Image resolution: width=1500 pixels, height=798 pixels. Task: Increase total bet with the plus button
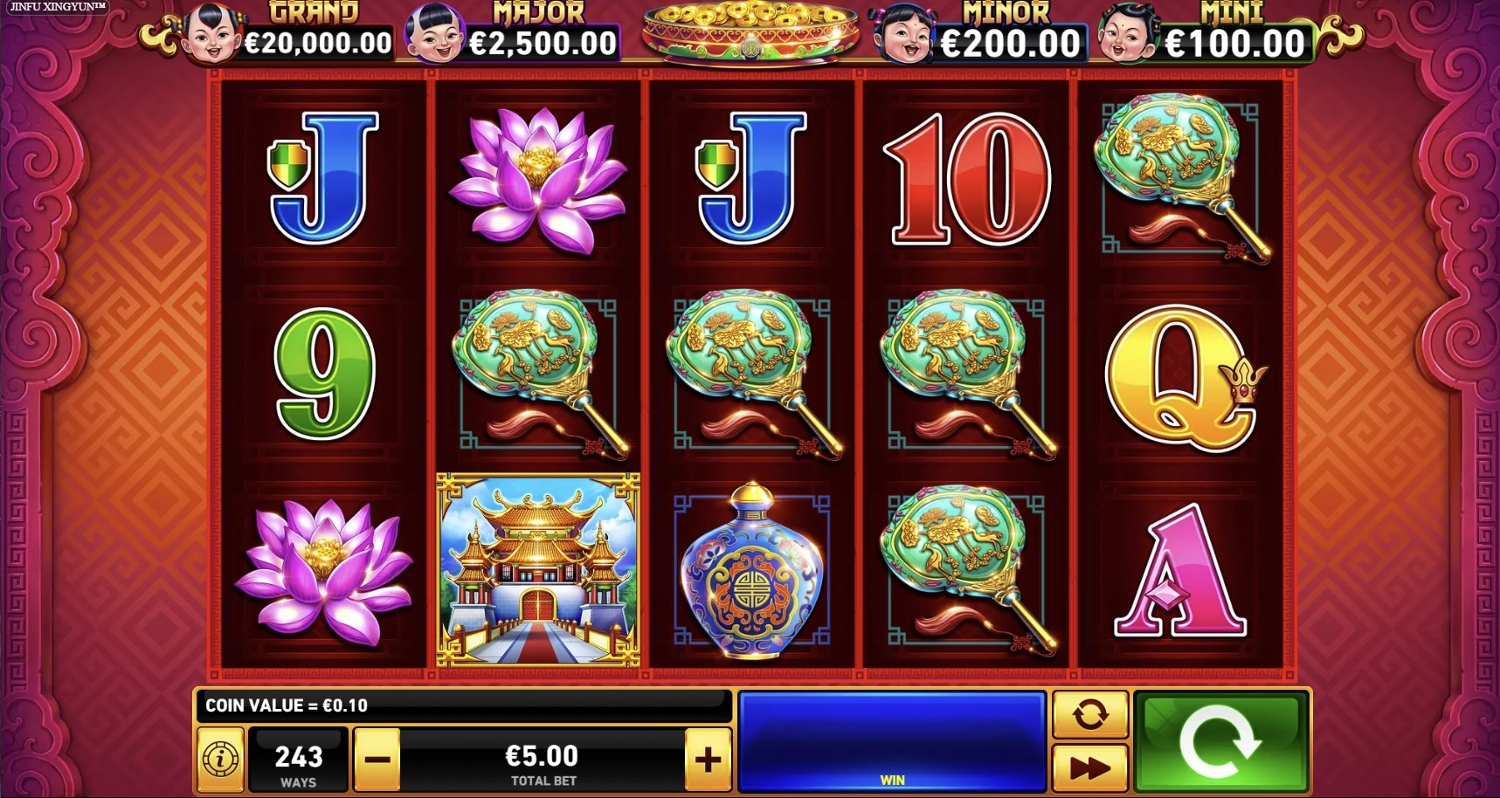(707, 759)
